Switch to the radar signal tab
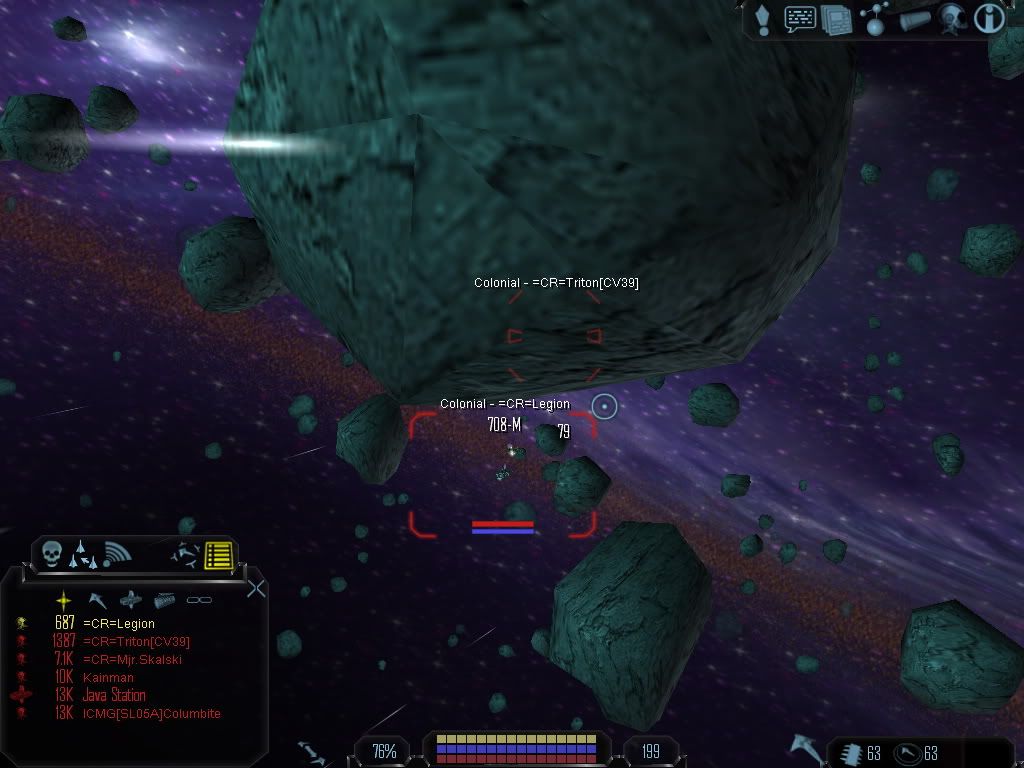The image size is (1024, 768). [x=117, y=553]
